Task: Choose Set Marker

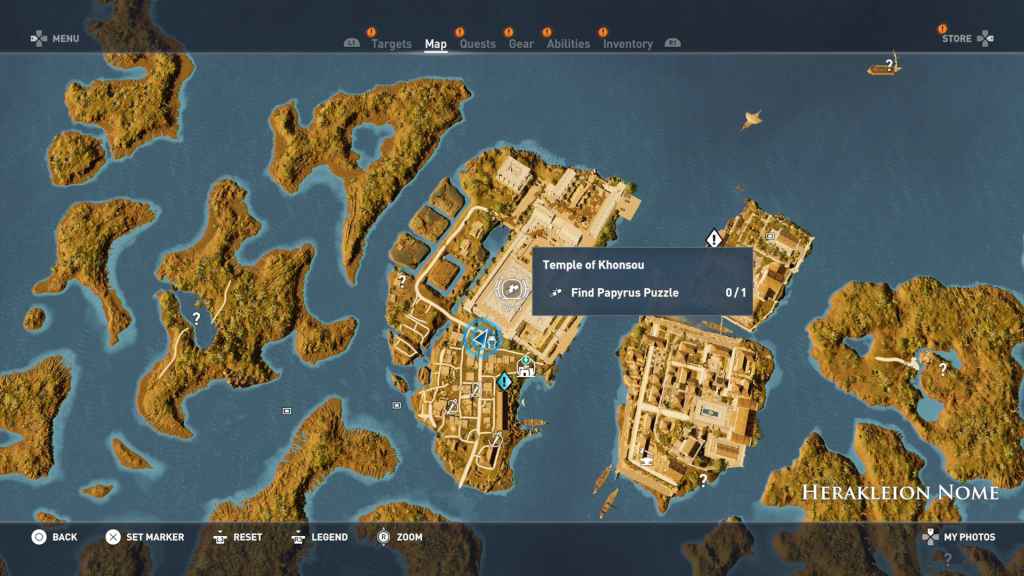Action: click(x=145, y=537)
